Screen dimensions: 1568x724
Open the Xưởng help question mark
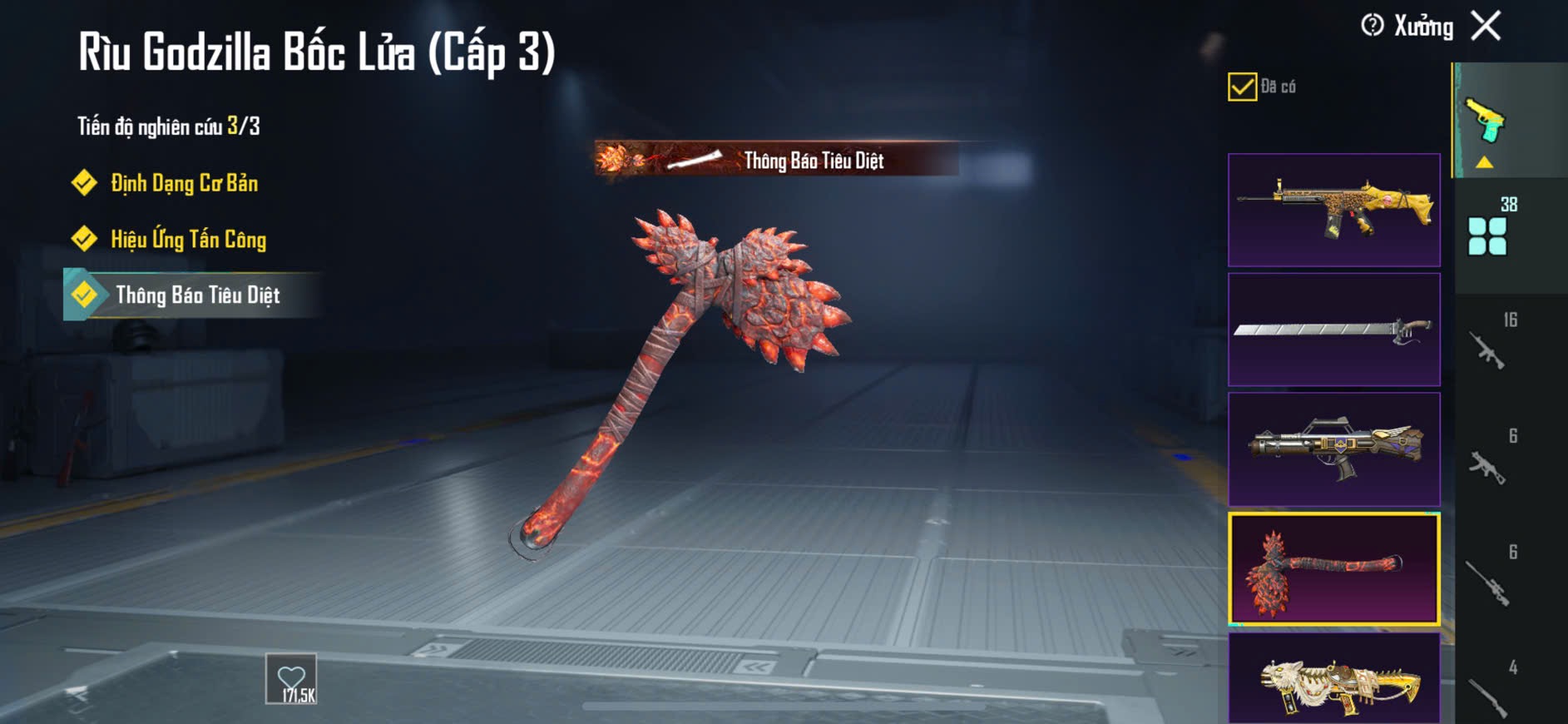click(x=1372, y=26)
